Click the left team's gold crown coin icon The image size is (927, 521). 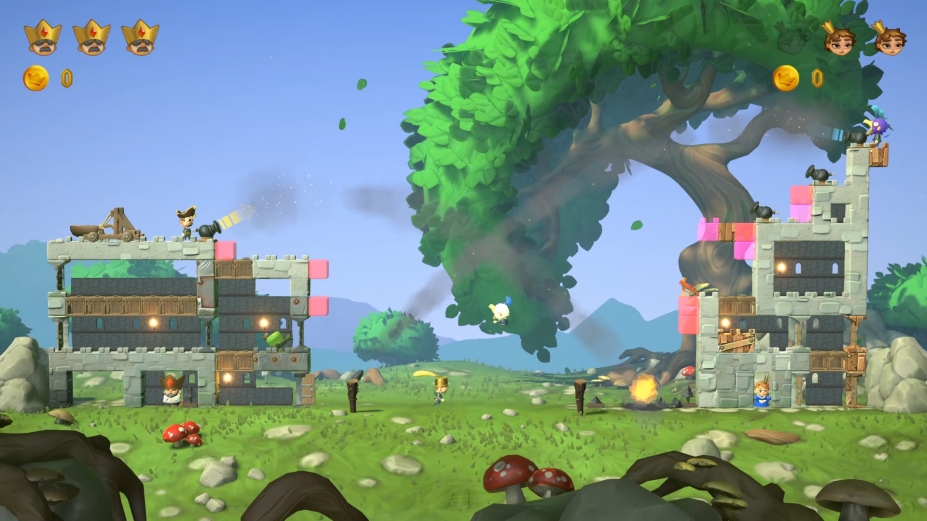[36, 78]
